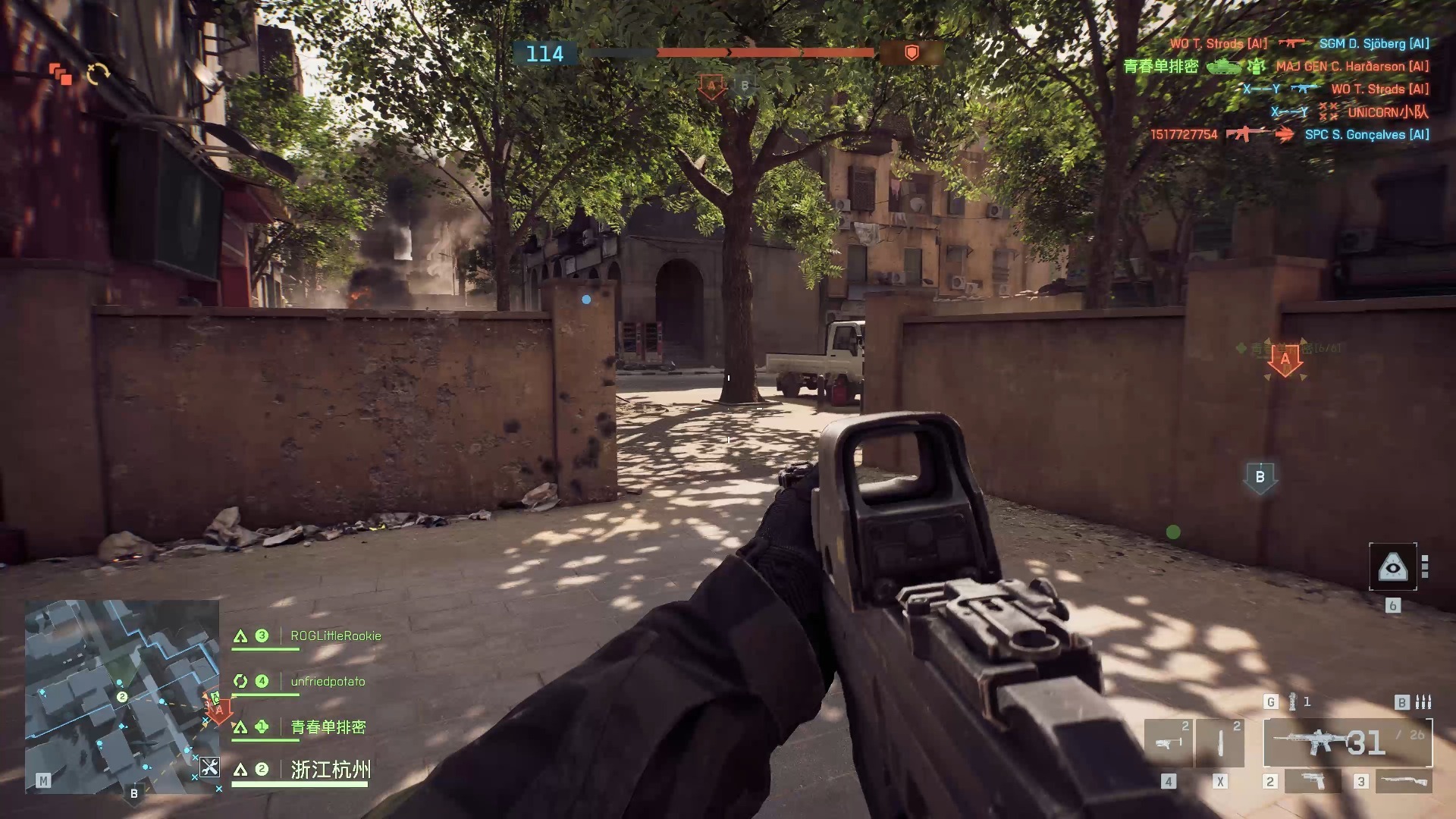Screen dimensions: 1456x819
Task: Open the minimap
Action: pyautogui.click(x=121, y=696)
